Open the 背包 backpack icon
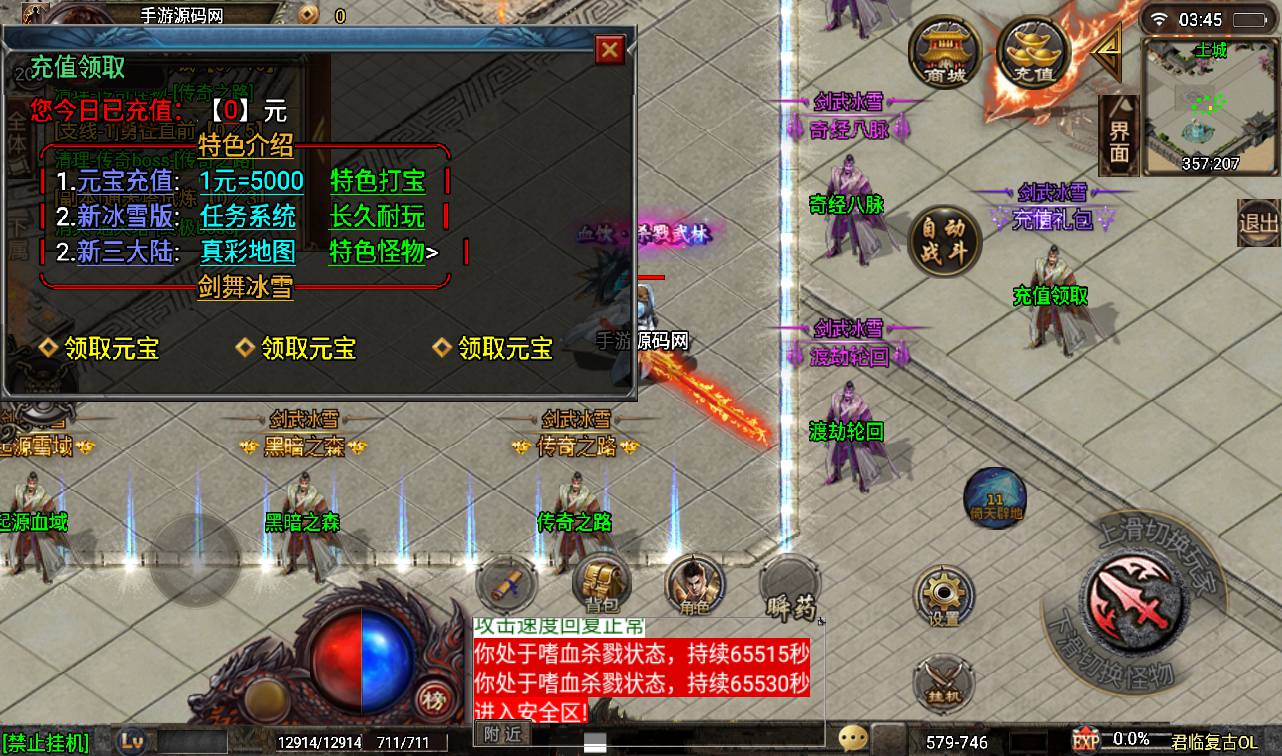 601,585
